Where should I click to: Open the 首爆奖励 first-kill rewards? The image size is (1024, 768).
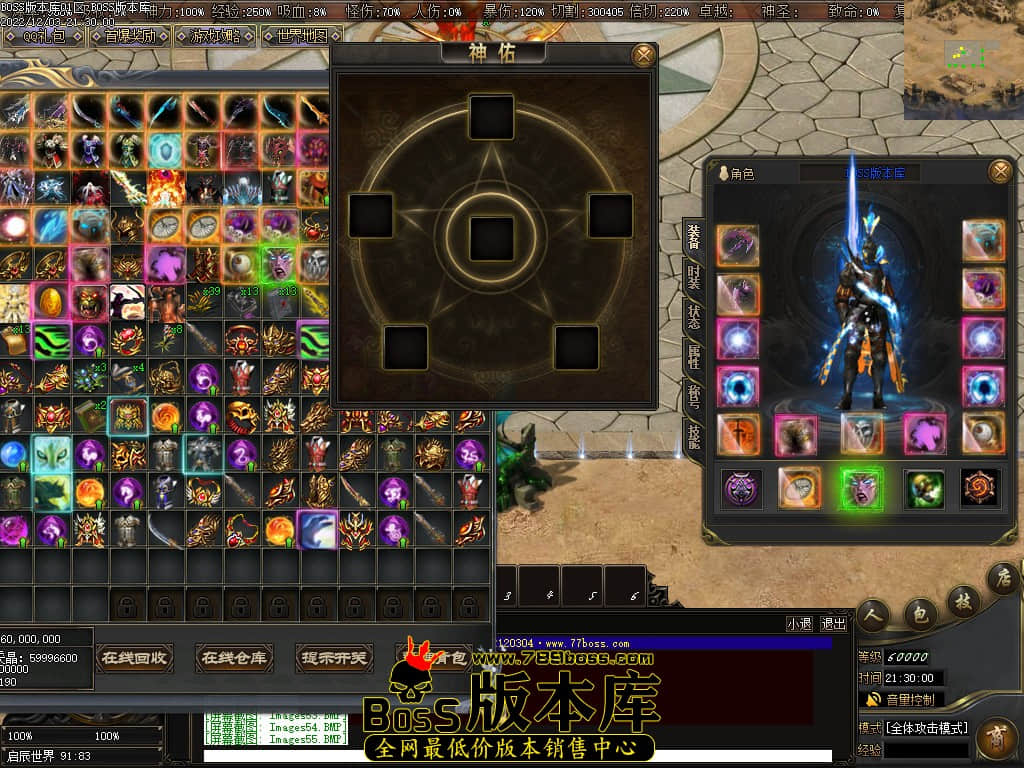130,36
